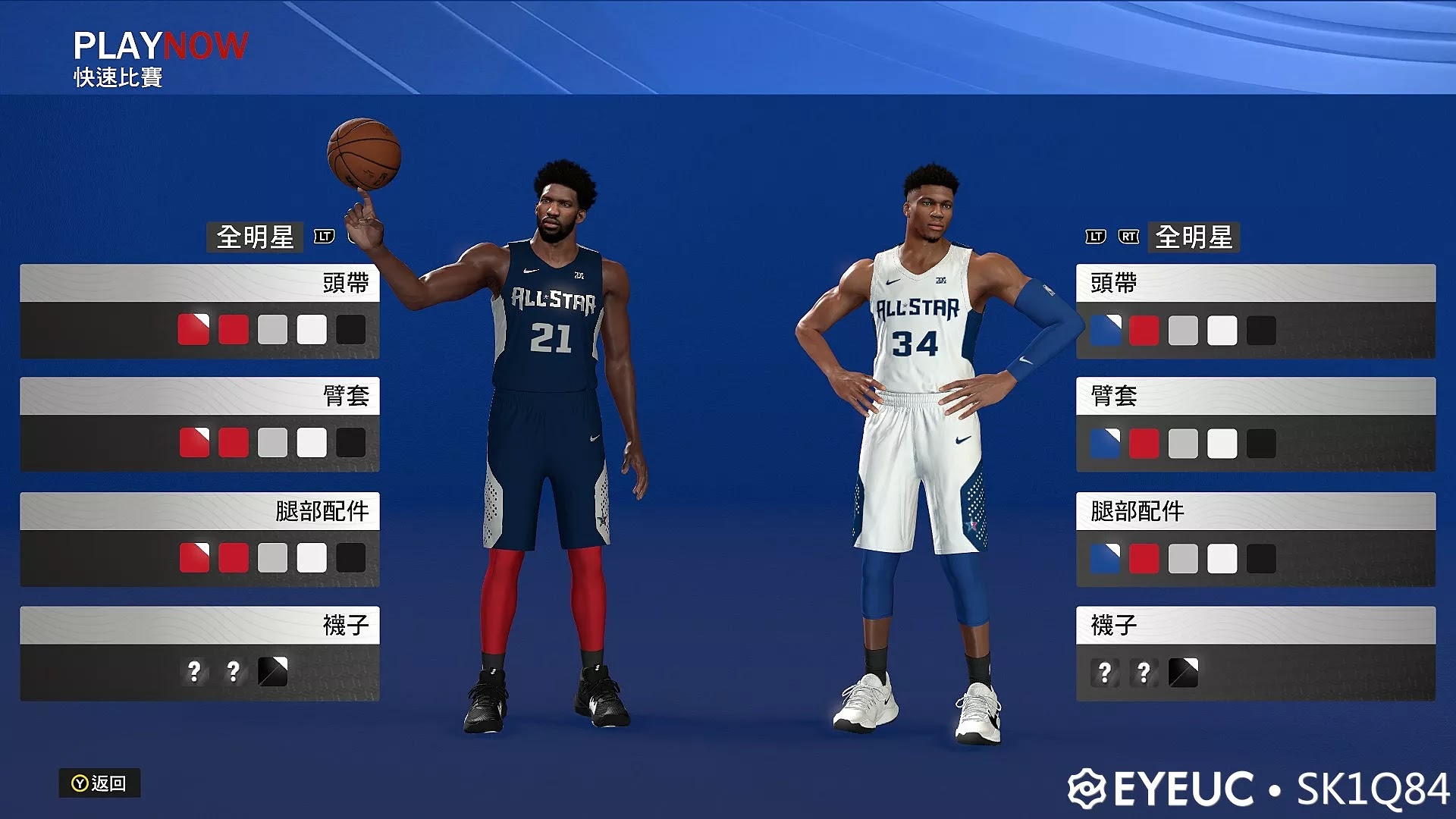
Task: Open the away team 全明星 team selector
Action: 1194,238
